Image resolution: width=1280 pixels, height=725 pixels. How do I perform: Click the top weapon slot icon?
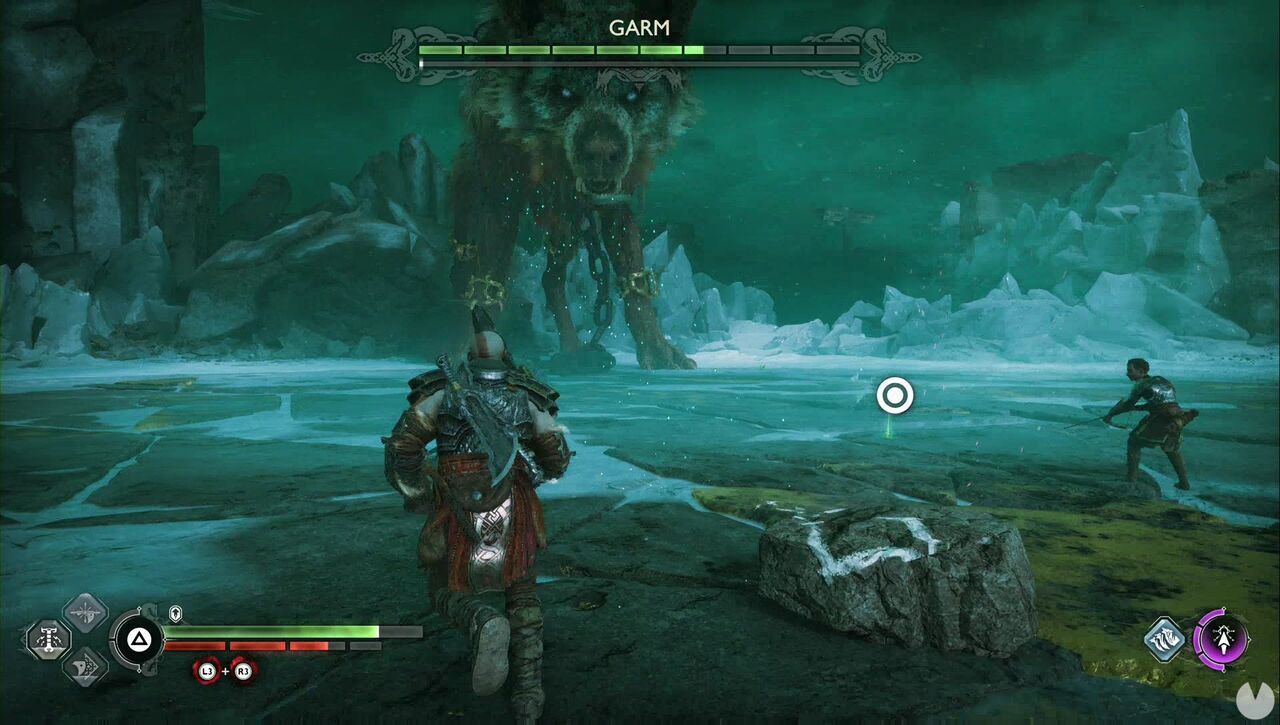pos(85,613)
